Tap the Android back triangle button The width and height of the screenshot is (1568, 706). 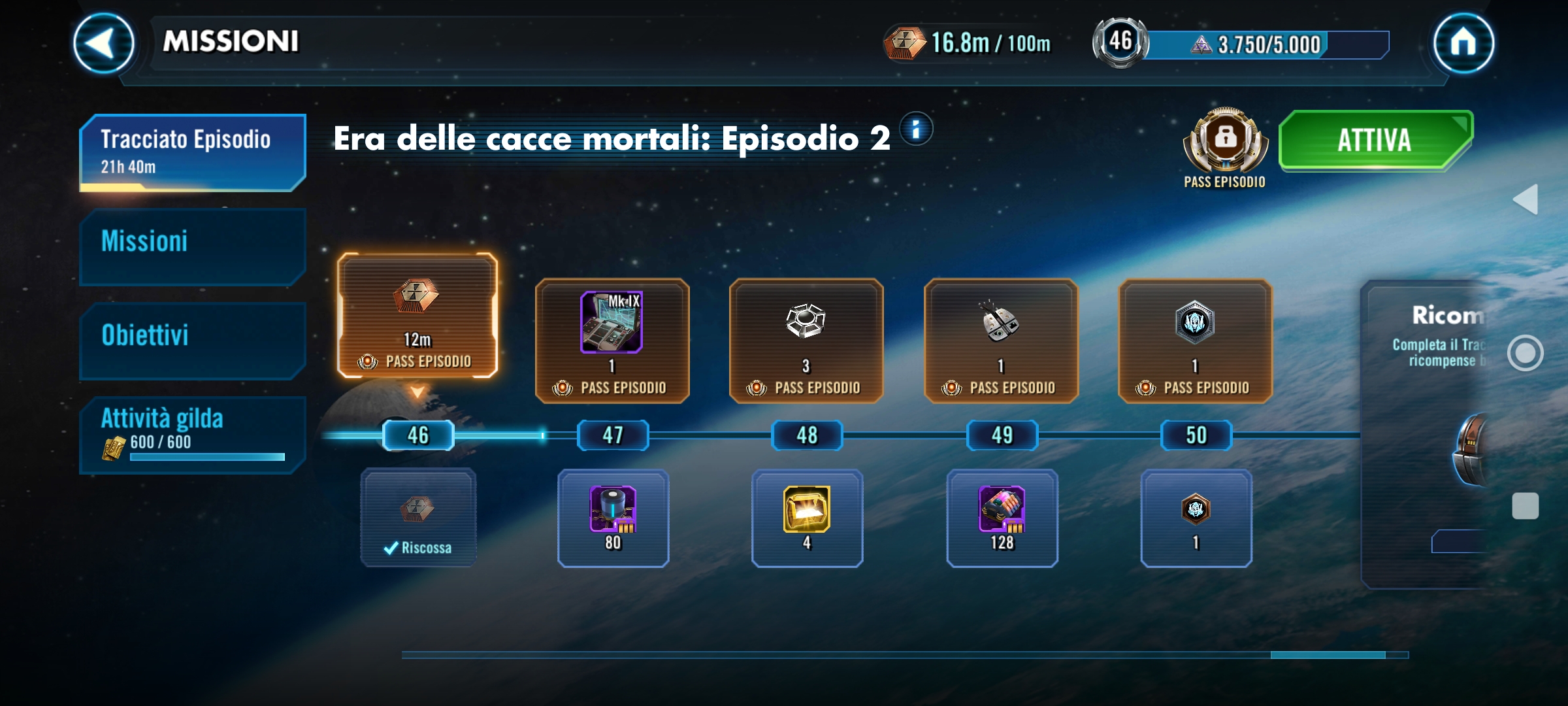coord(1526,199)
